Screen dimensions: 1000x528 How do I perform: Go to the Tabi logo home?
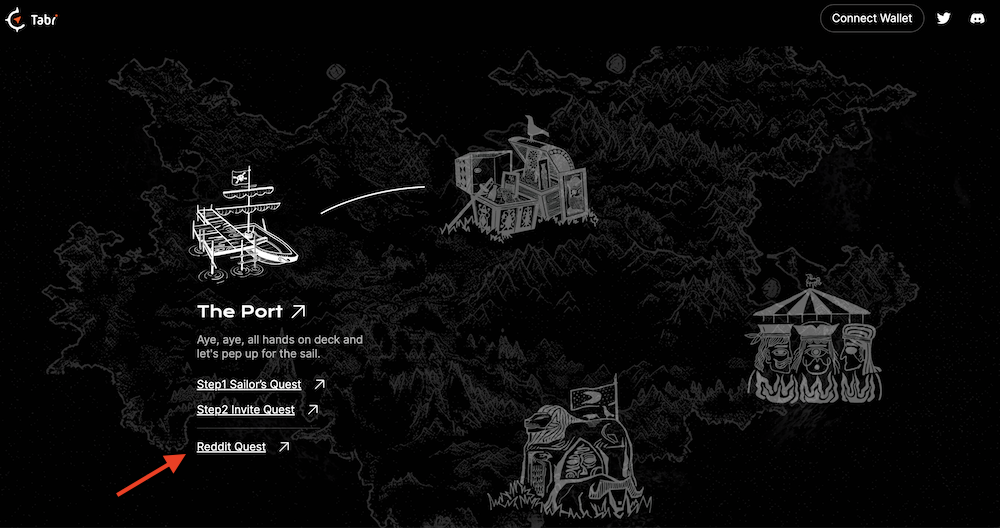click(x=29, y=19)
